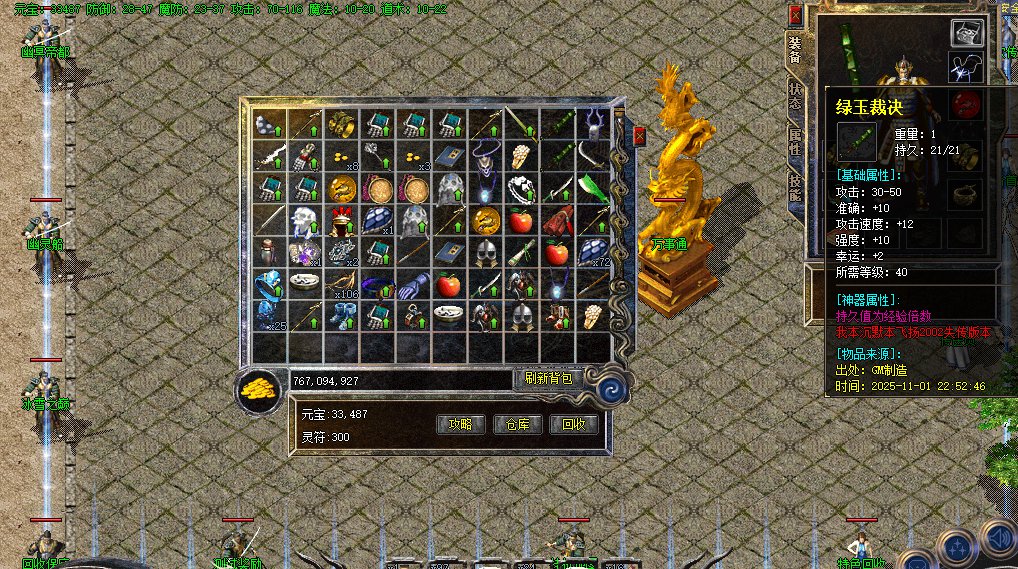Select the blue item stack marked x25
Image resolution: width=1018 pixels, height=569 pixels.
[269, 315]
